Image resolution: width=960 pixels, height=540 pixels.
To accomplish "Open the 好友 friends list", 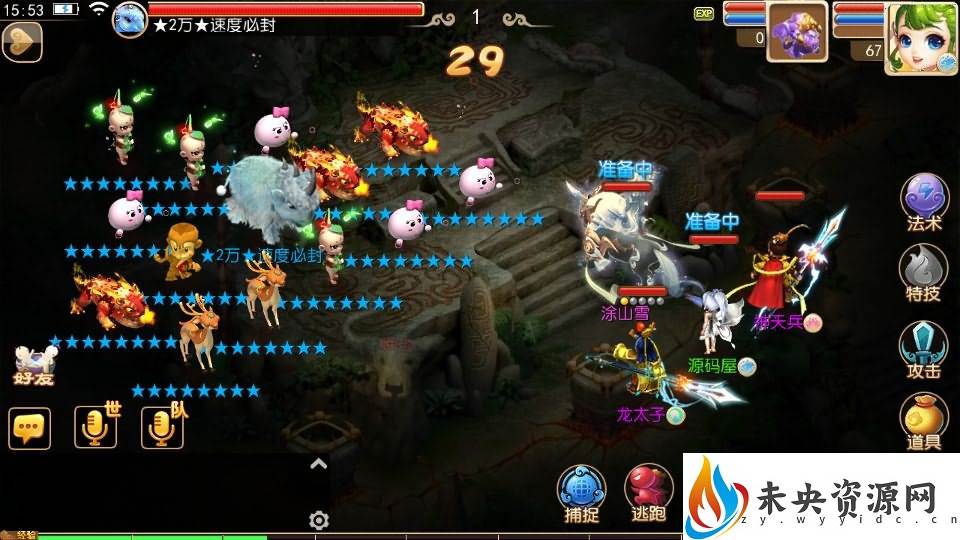I will tap(33, 366).
